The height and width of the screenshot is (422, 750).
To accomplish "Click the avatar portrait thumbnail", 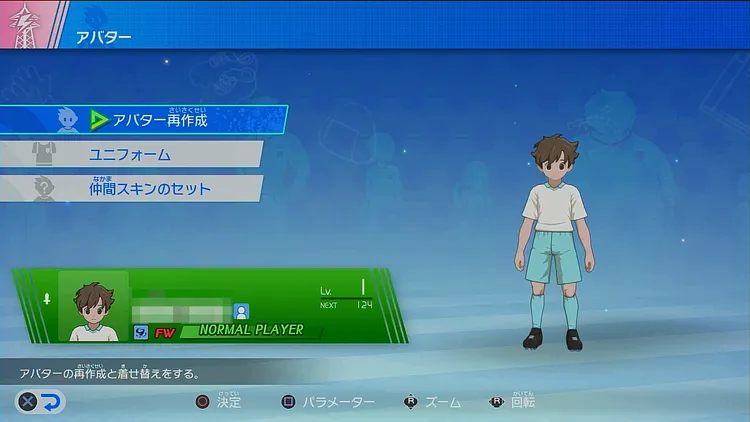I will click(x=93, y=306).
